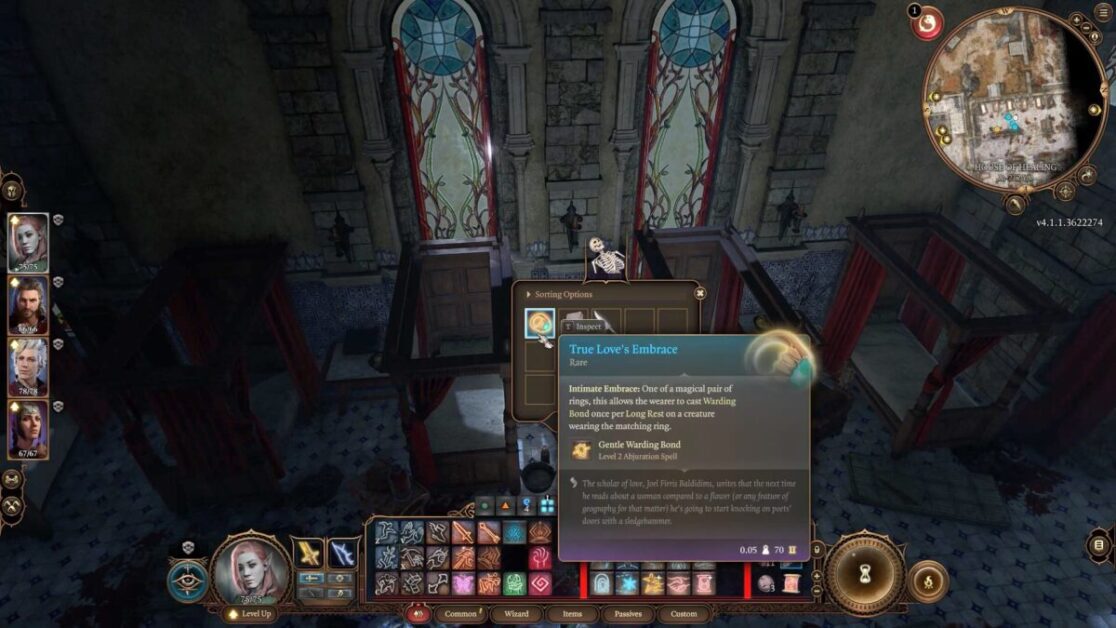Select the purple-clad companion portrait
Viewport: 1116px width, 628px height.
pos(28,427)
